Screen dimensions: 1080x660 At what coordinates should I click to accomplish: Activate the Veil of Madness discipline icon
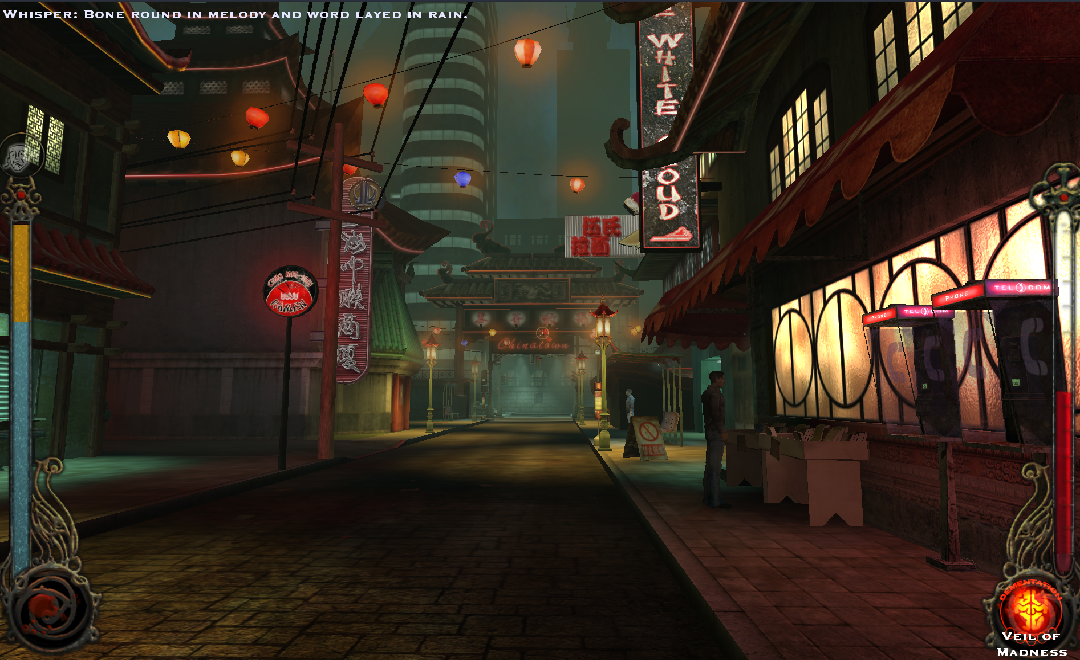(1032, 606)
